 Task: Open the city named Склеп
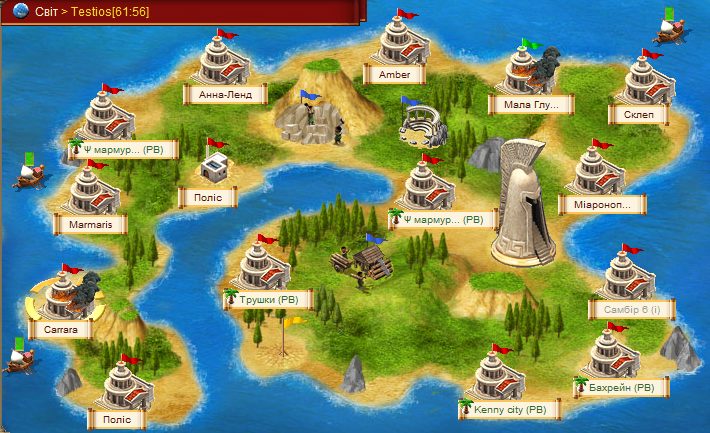[x=638, y=114]
